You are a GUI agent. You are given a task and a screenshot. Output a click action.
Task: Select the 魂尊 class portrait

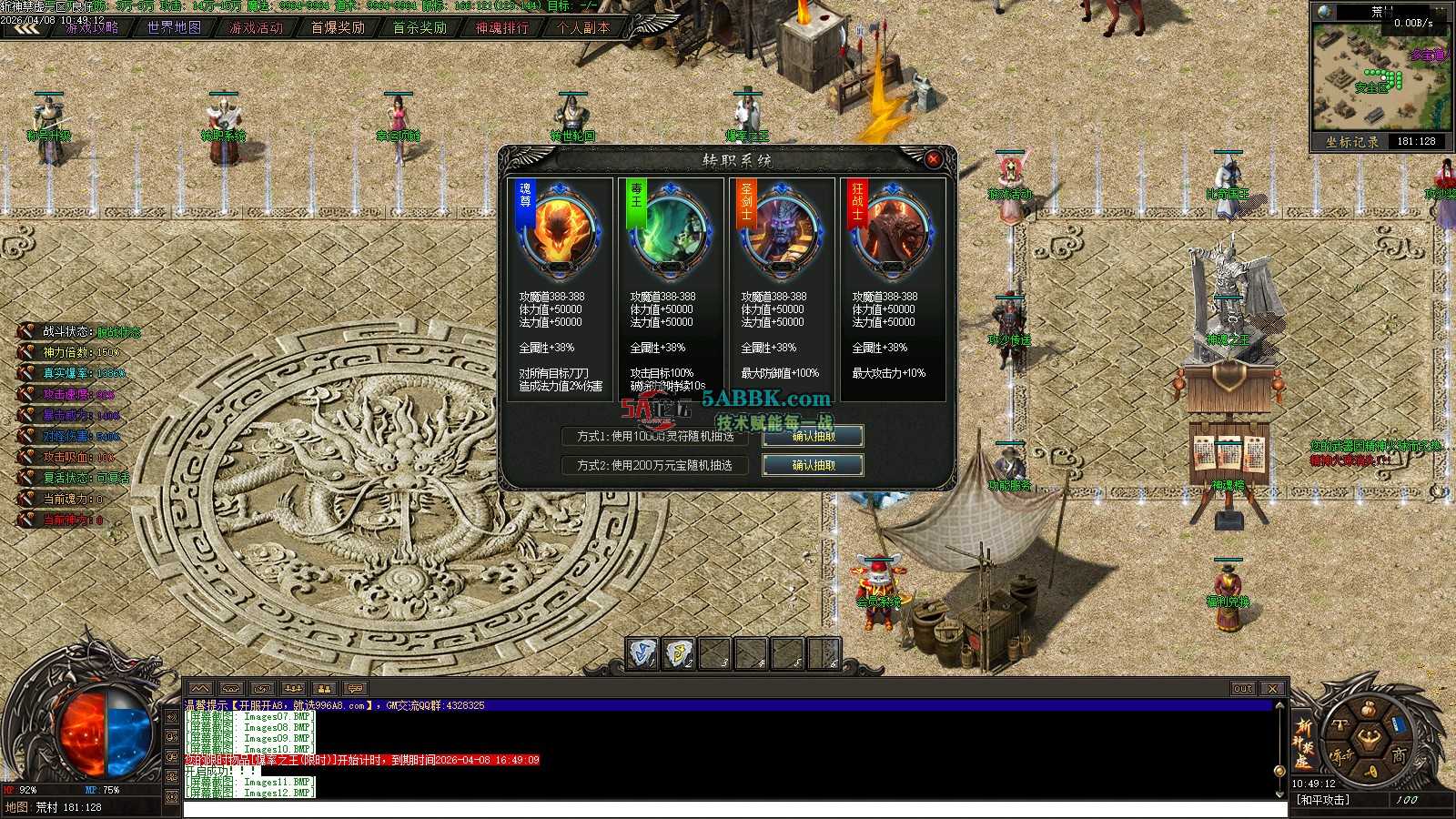pos(559,229)
